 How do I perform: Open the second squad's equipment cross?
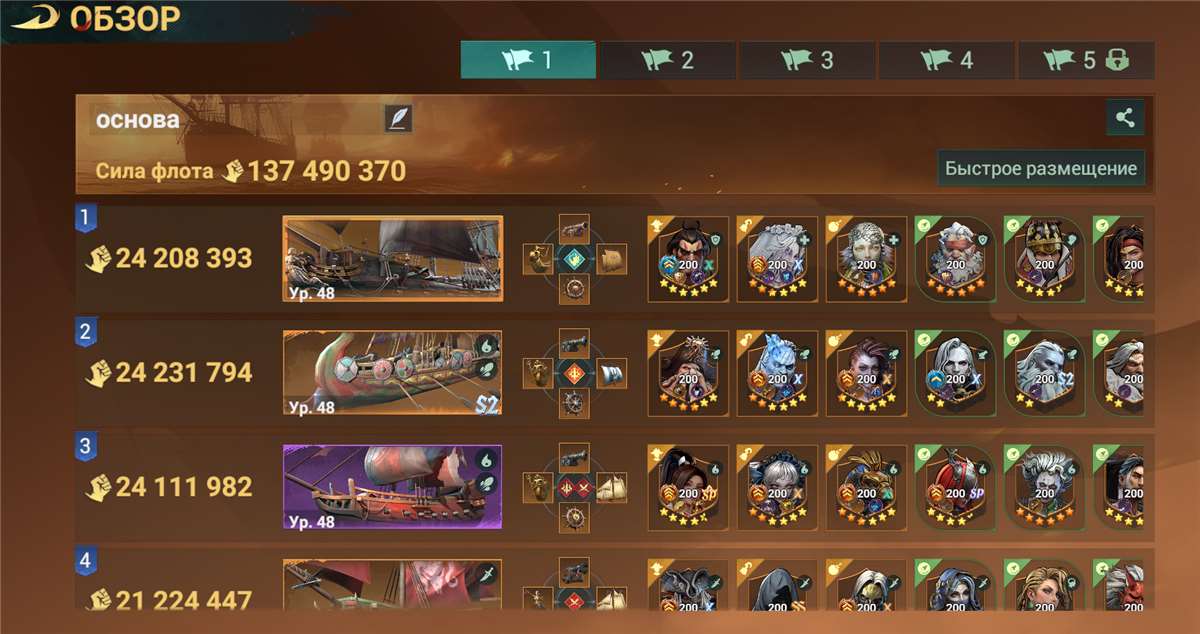574,373
